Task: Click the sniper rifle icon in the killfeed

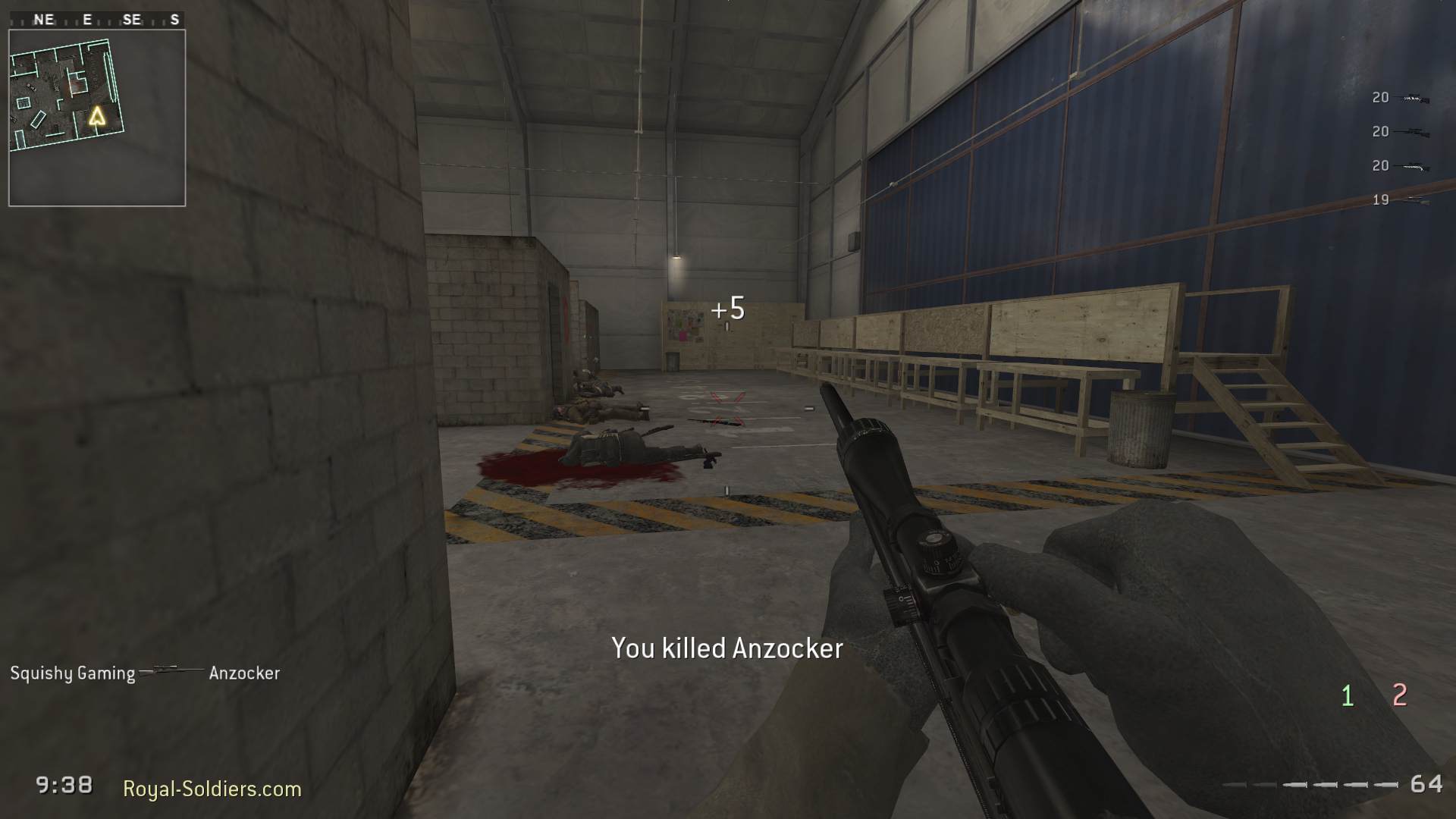Action: click(x=171, y=672)
